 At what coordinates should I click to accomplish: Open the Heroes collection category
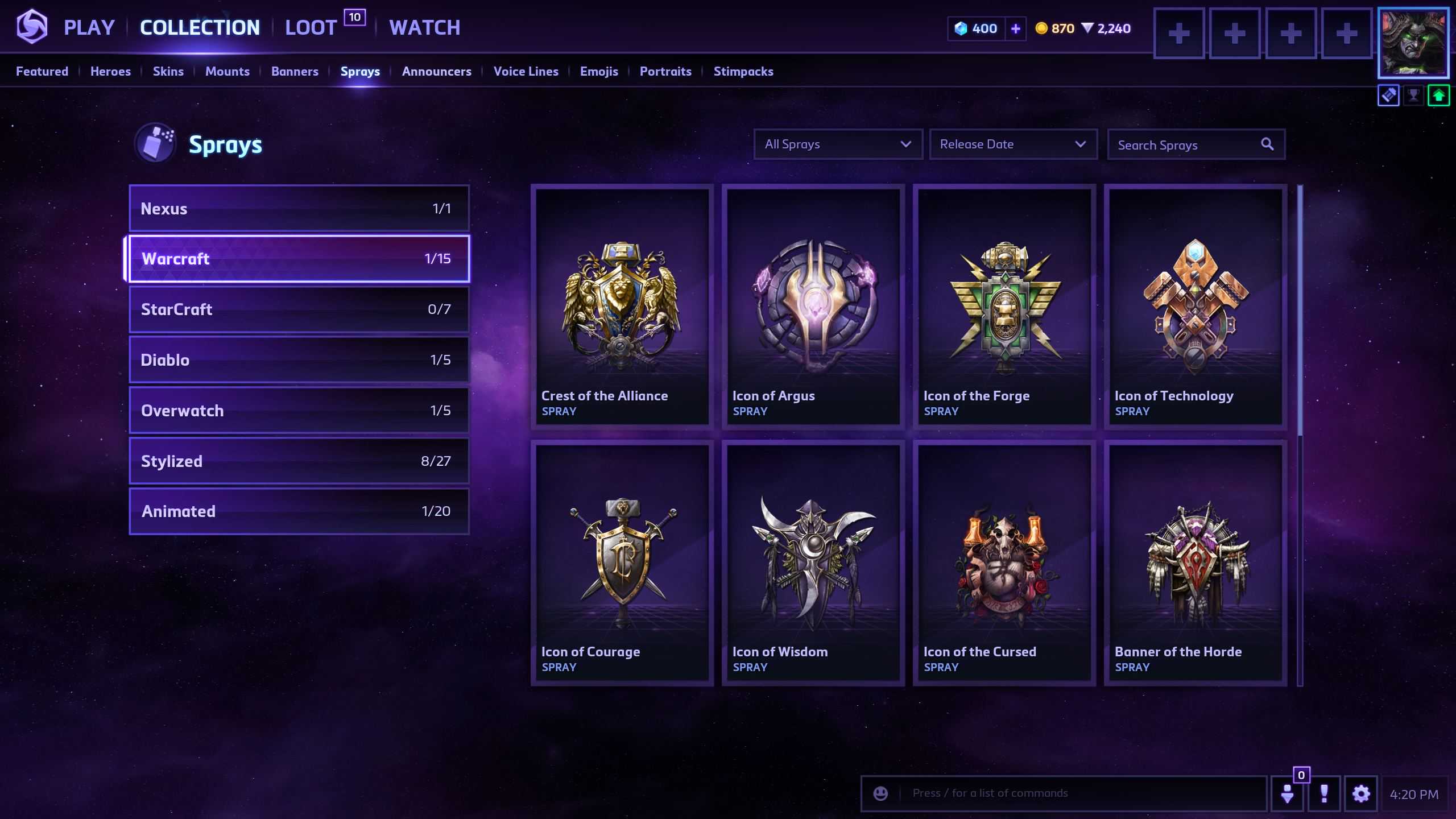tap(110, 71)
